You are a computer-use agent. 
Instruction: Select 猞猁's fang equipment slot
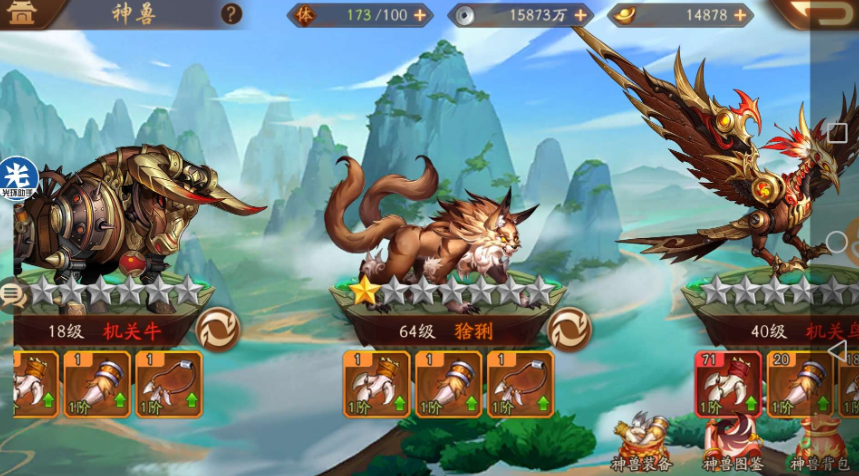pyautogui.click(x=448, y=384)
